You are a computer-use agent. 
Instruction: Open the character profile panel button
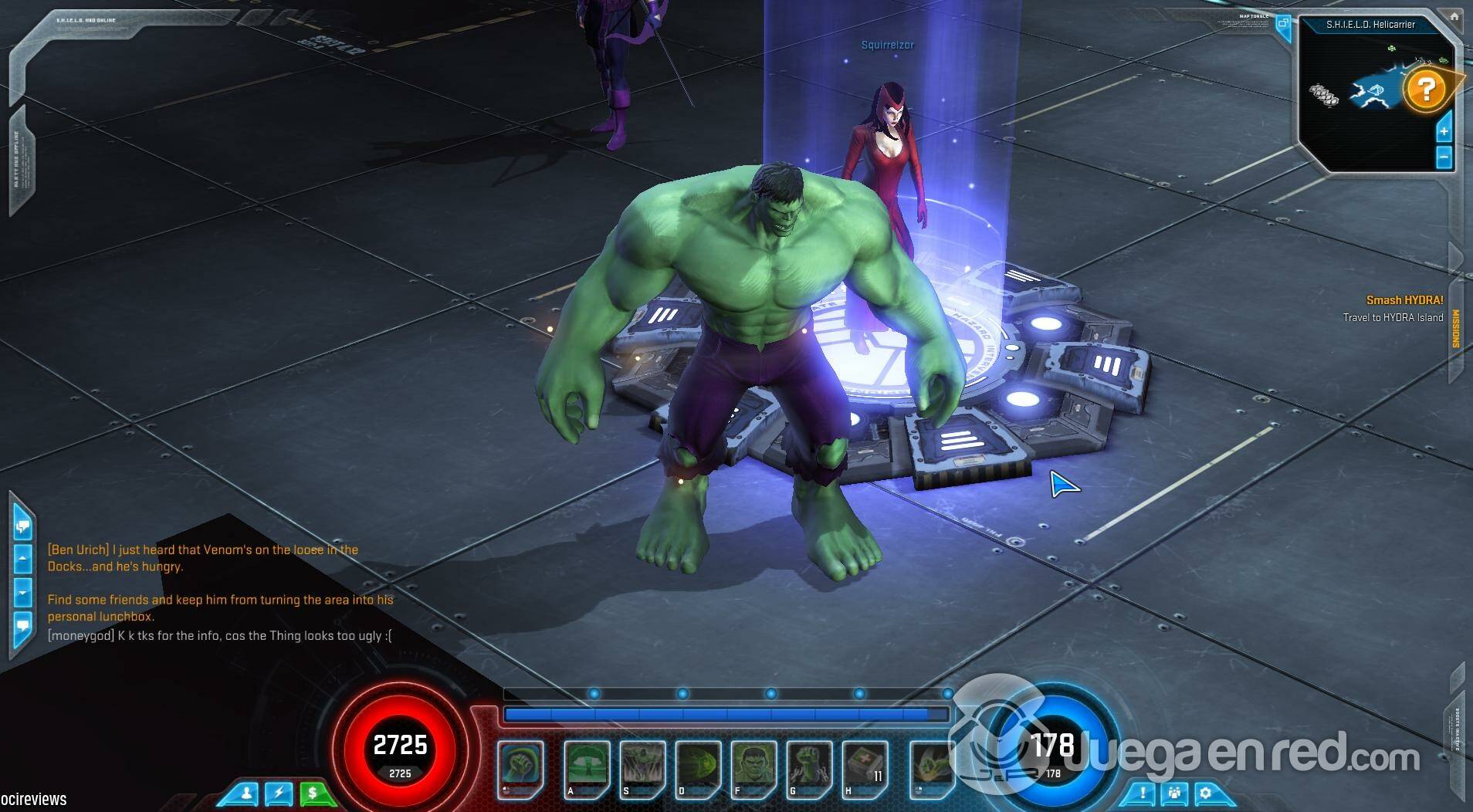pos(247,793)
